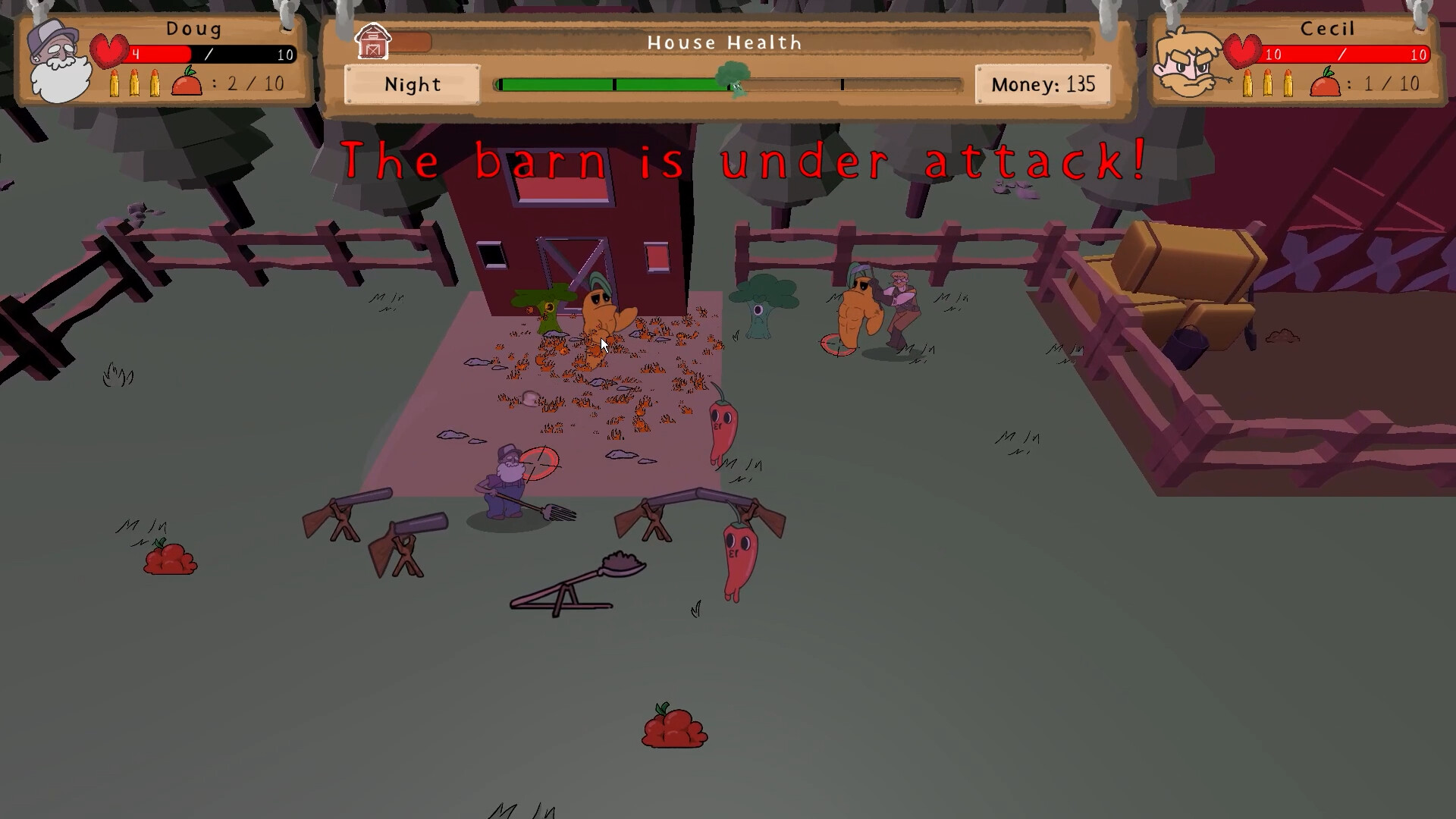Toggle Doug's ammo counter

tap(135, 84)
